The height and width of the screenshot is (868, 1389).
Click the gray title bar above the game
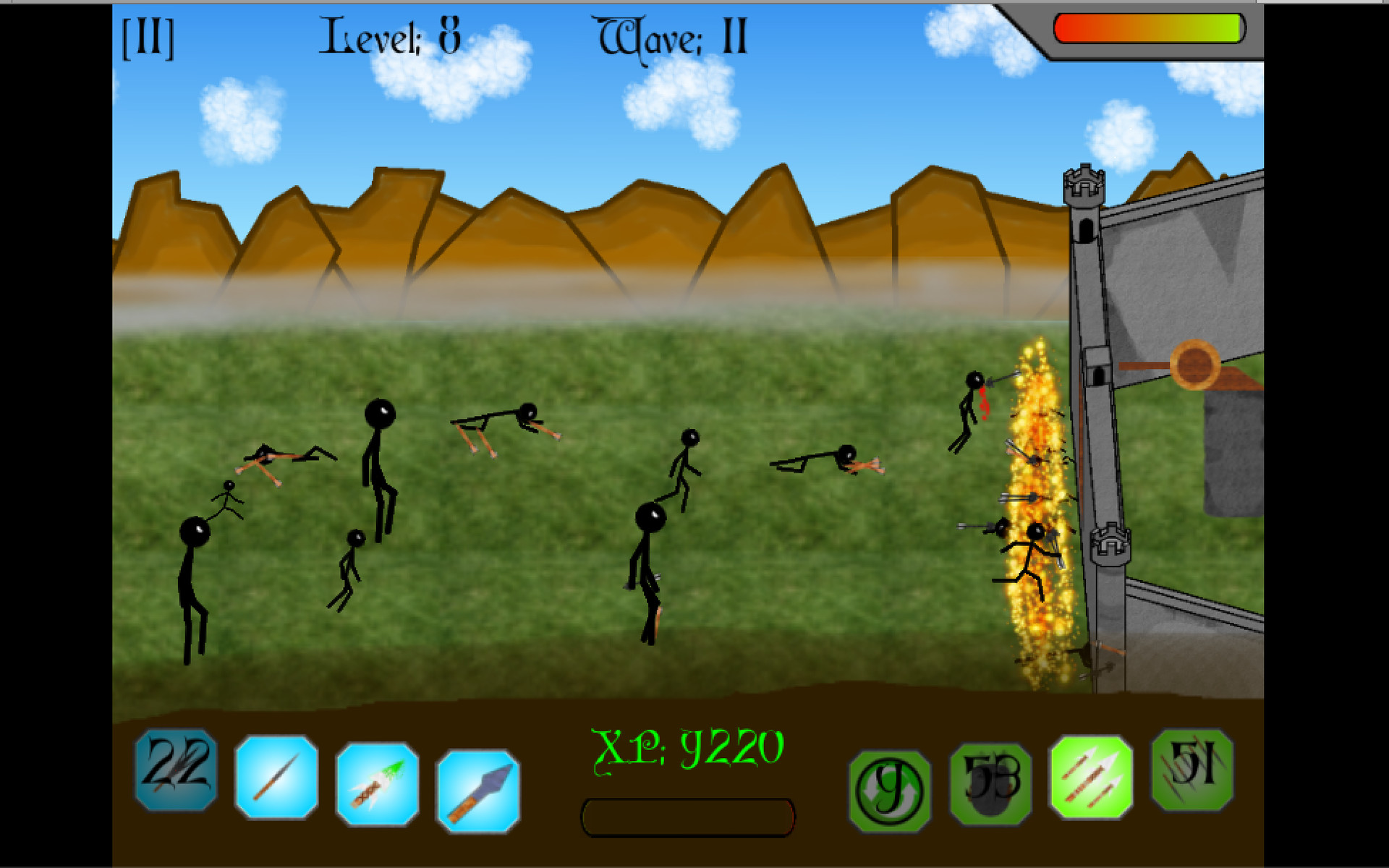tap(694, 3)
